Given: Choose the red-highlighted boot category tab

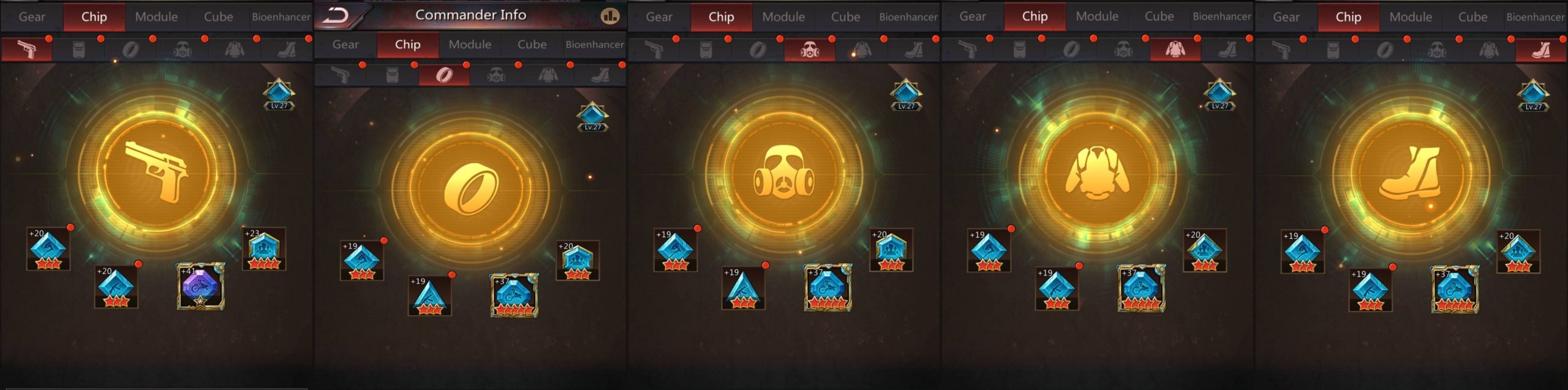Looking at the screenshot, I should pyautogui.click(x=1540, y=50).
